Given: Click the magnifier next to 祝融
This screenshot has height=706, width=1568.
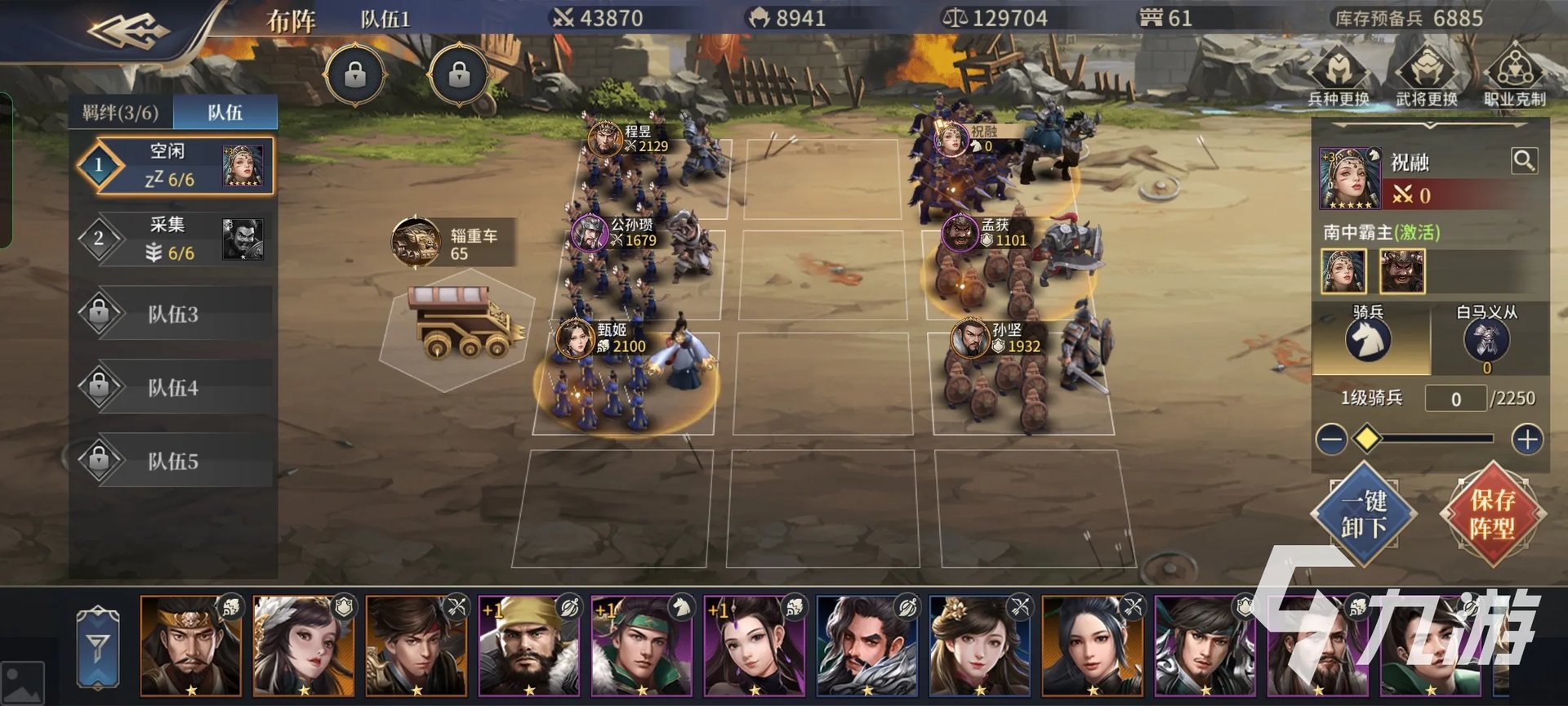Looking at the screenshot, I should point(1524,160).
